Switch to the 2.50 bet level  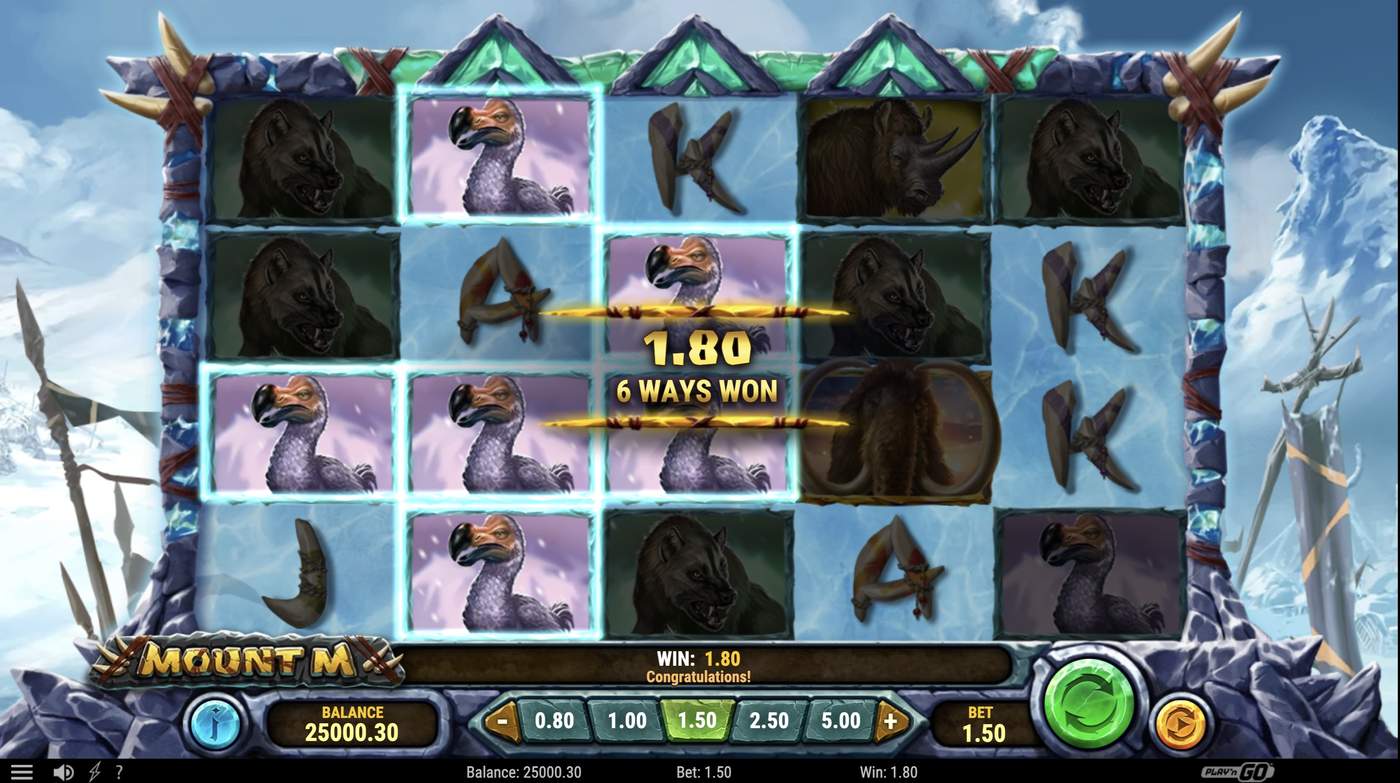(769, 719)
